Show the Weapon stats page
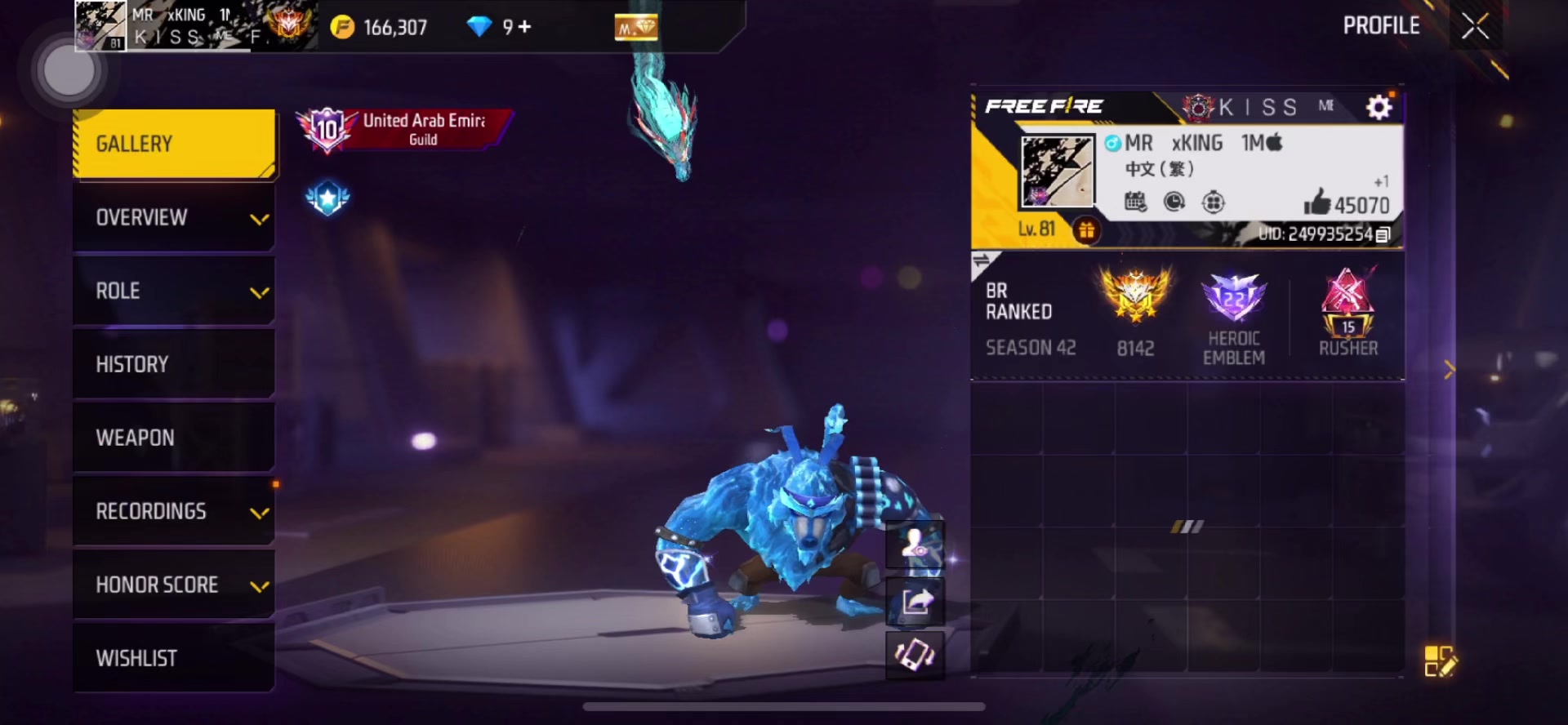The width and height of the screenshot is (1568, 725). (174, 438)
